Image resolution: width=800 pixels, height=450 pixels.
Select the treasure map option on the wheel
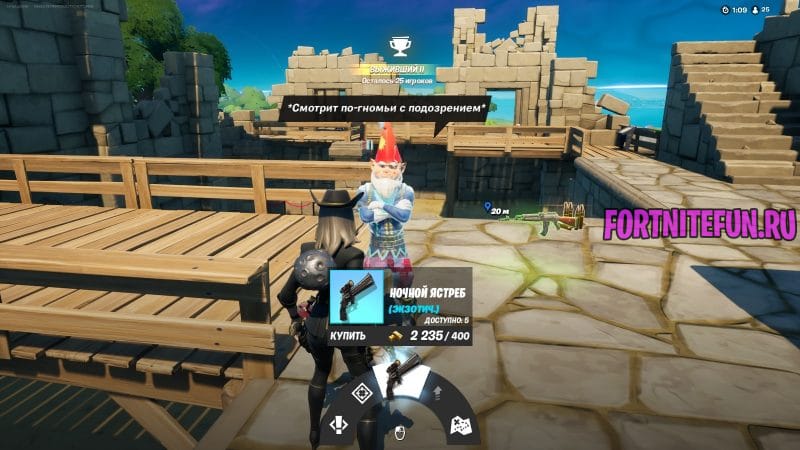[461, 425]
